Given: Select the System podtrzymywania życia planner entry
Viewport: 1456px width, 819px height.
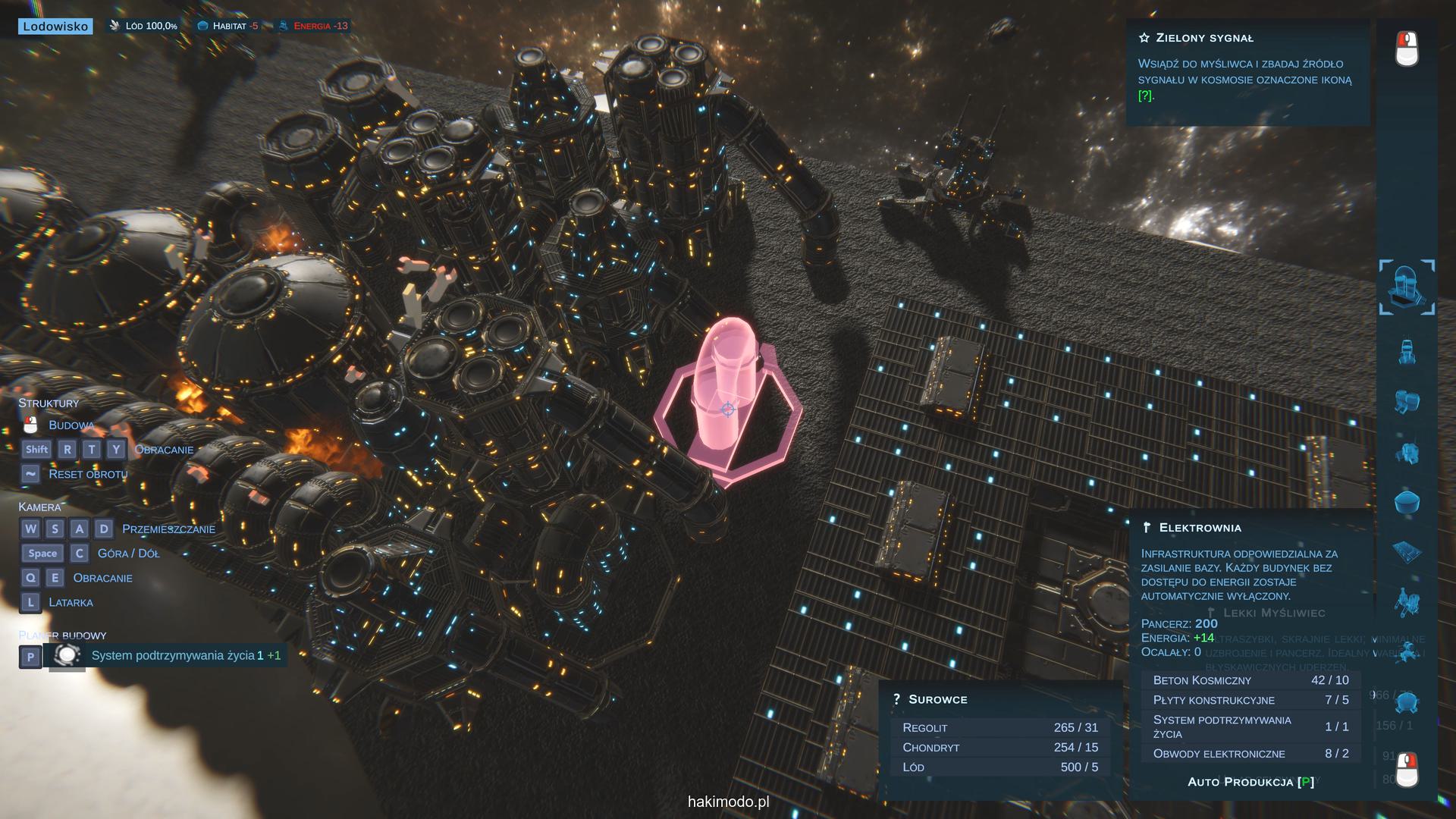Looking at the screenshot, I should pos(173,656).
